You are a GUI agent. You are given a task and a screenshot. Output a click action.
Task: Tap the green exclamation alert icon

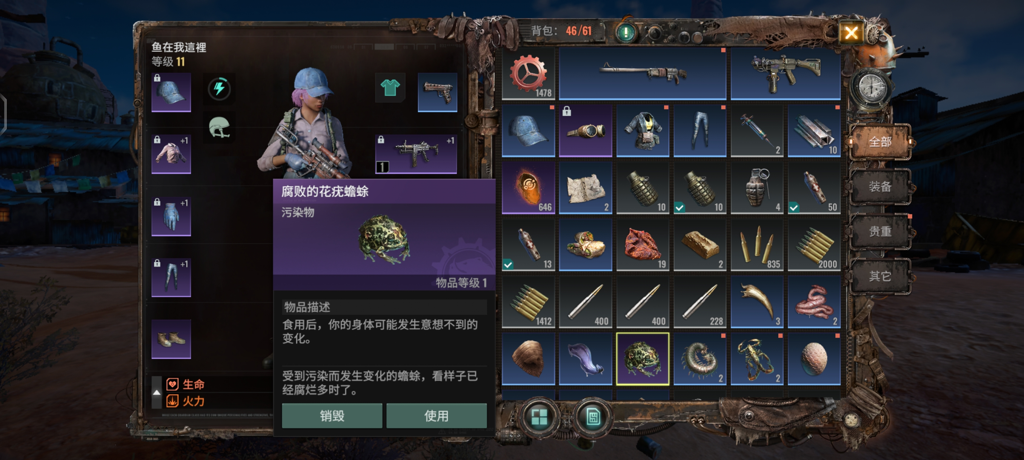tap(626, 32)
